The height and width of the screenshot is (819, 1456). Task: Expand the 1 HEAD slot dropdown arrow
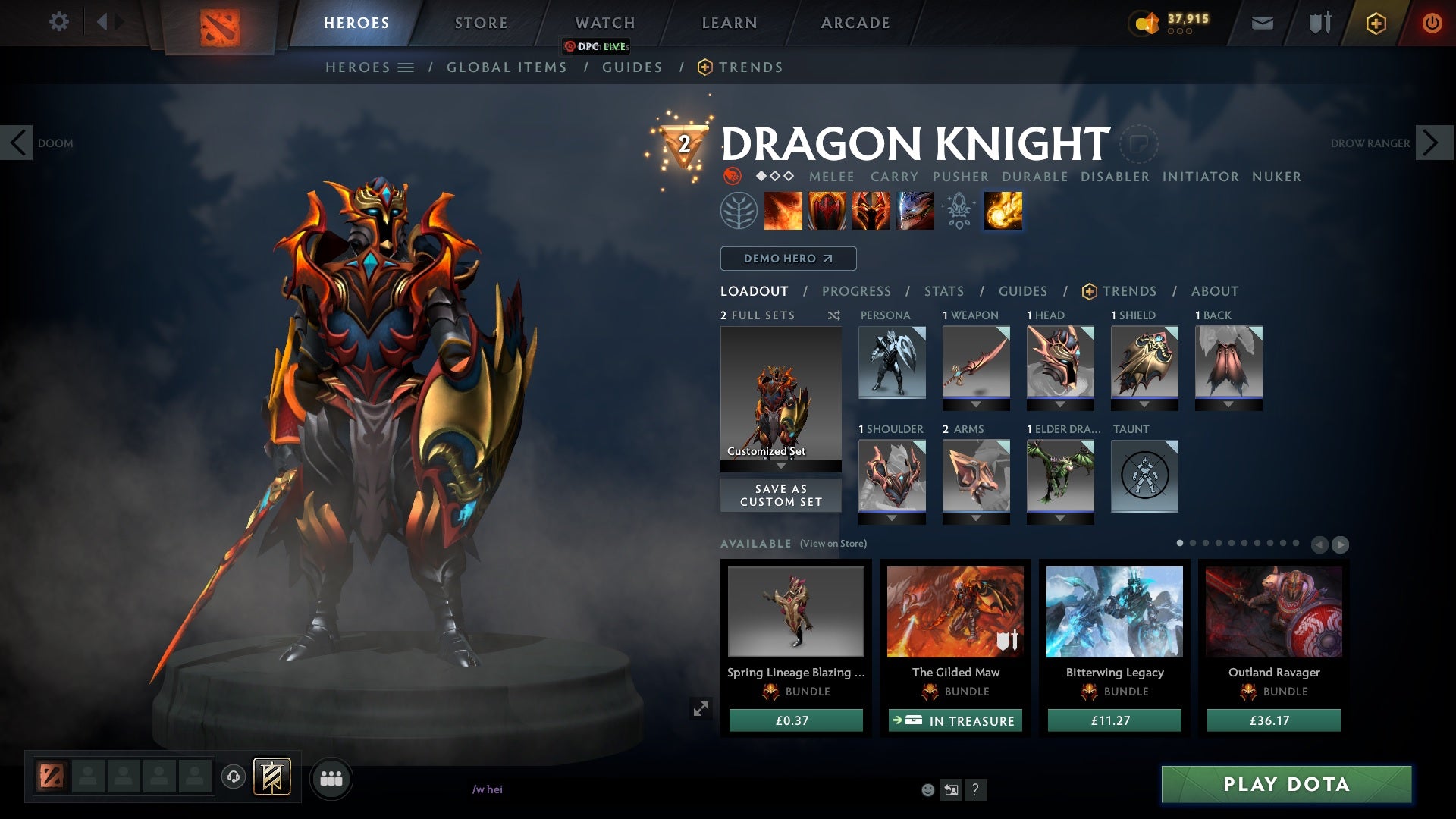click(1060, 403)
